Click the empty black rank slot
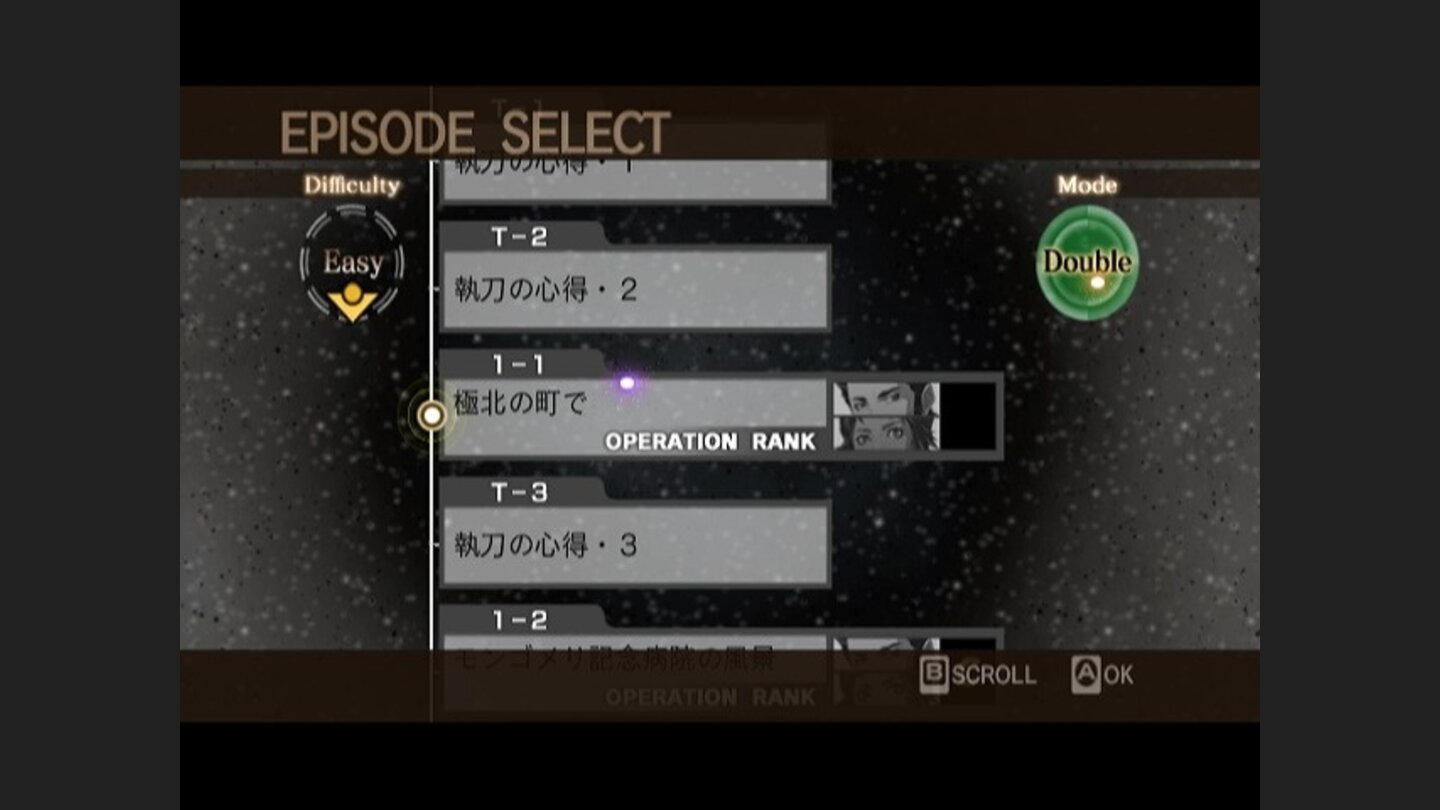 pyautogui.click(x=968, y=414)
